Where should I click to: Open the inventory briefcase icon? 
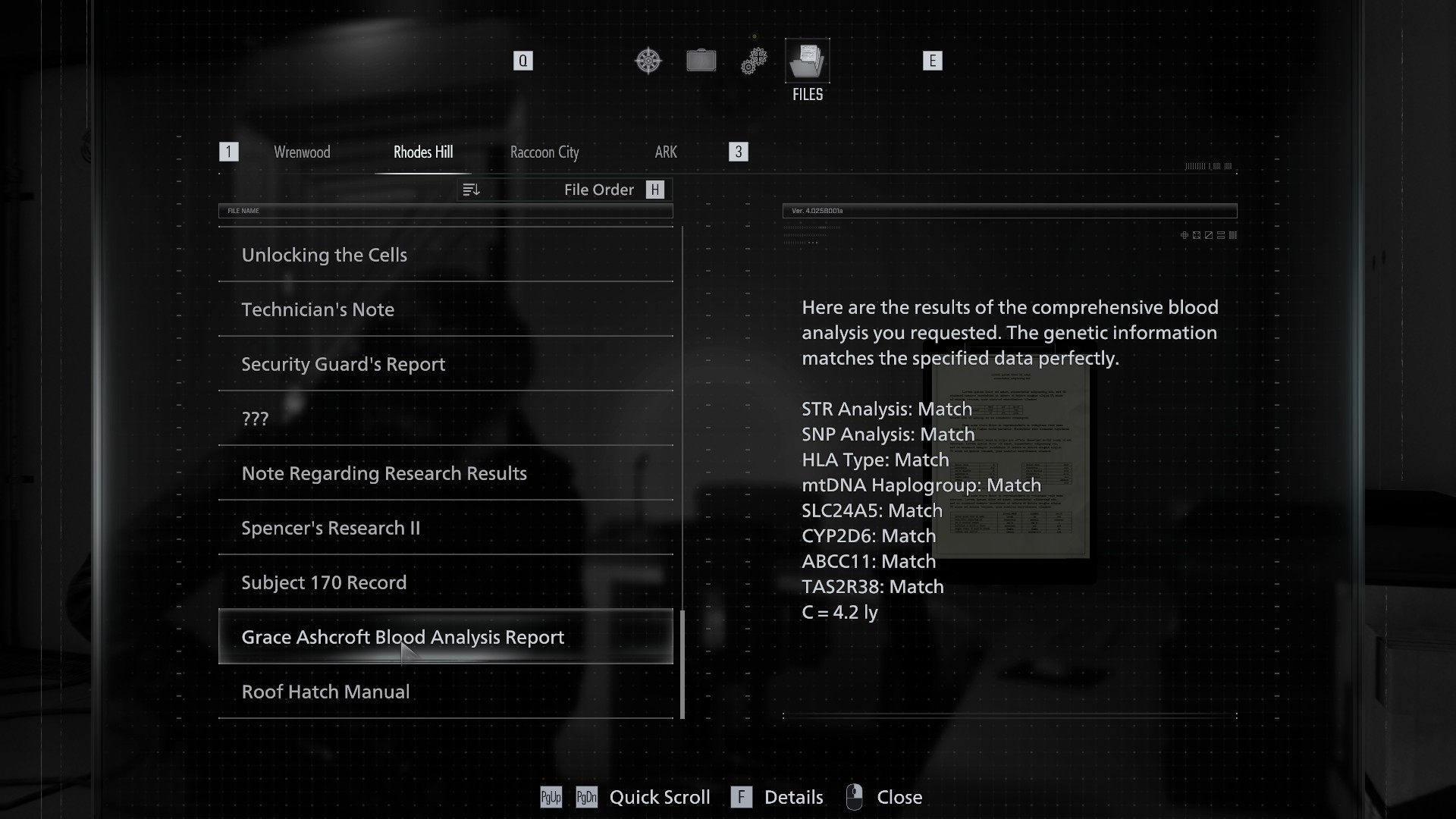(x=701, y=61)
